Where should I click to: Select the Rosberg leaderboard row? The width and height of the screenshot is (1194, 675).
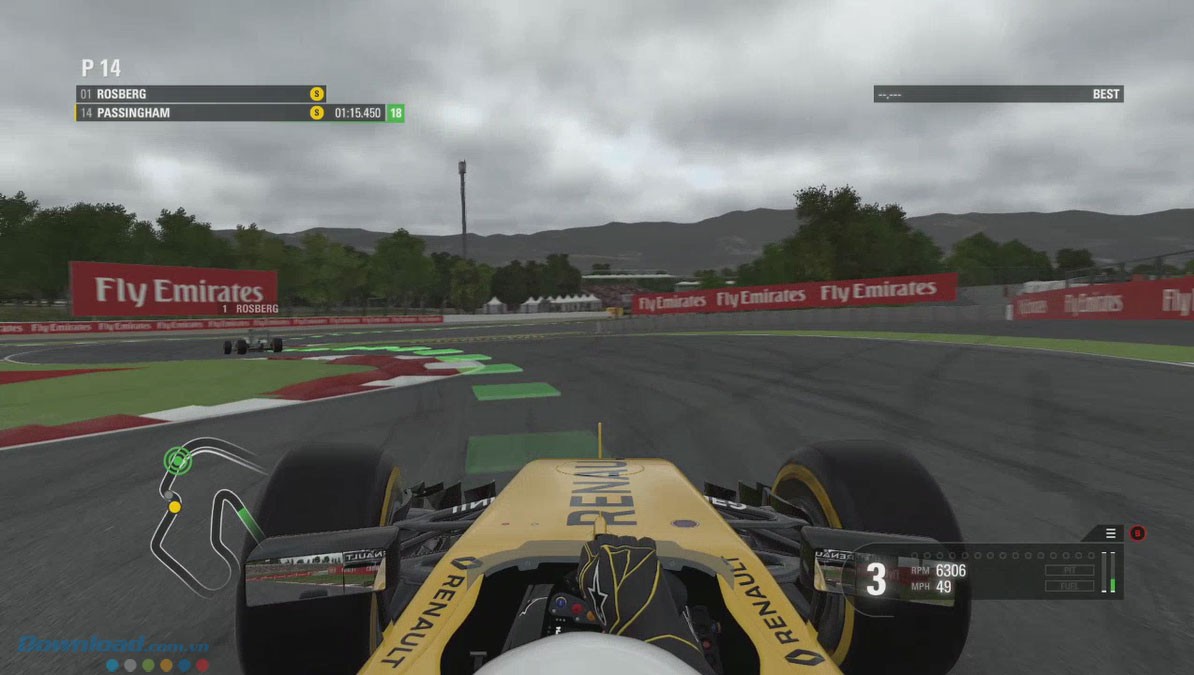point(200,94)
